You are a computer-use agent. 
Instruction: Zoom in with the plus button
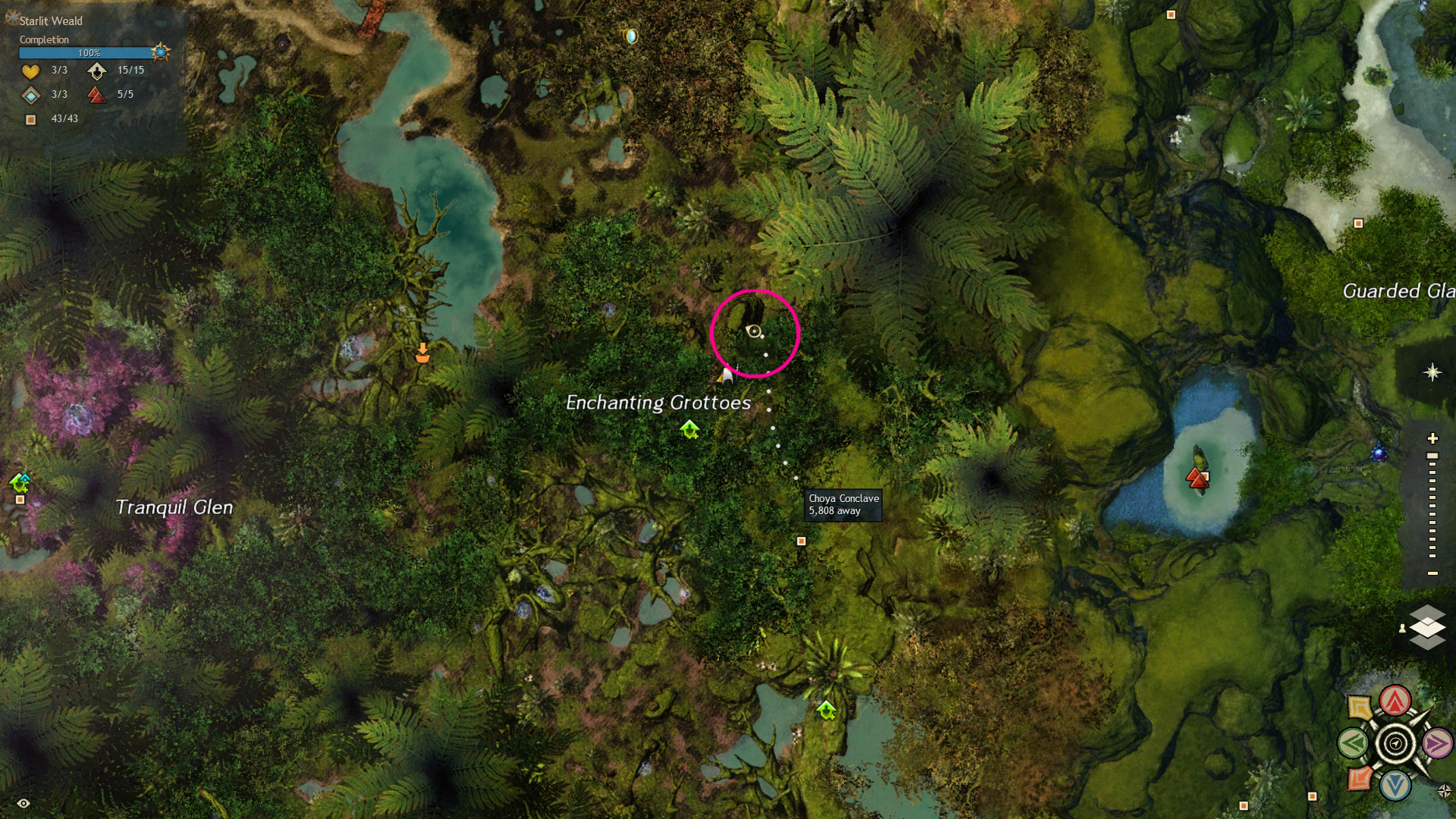click(x=1432, y=438)
